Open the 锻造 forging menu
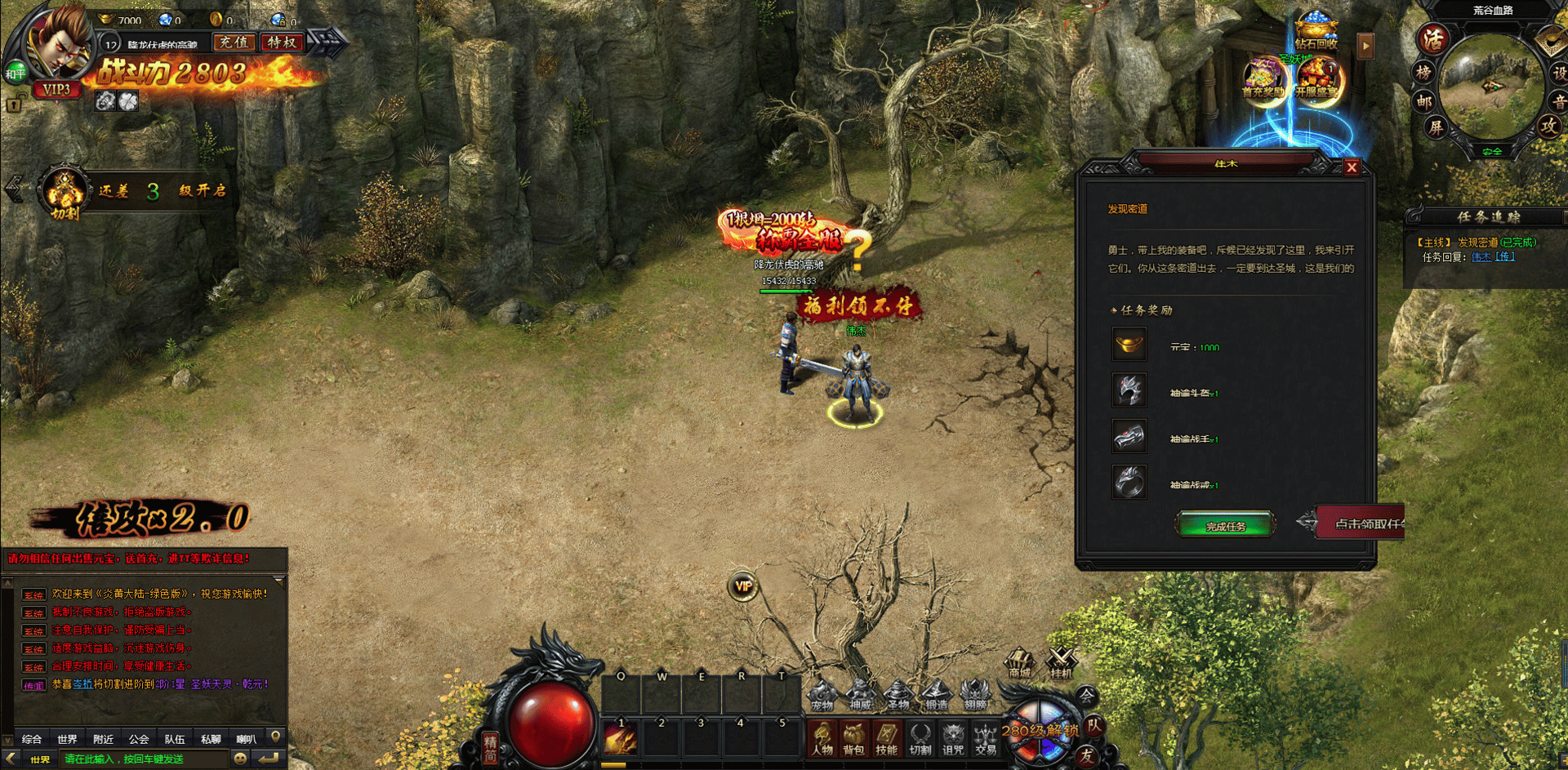This screenshot has width=1568, height=770. click(937, 696)
